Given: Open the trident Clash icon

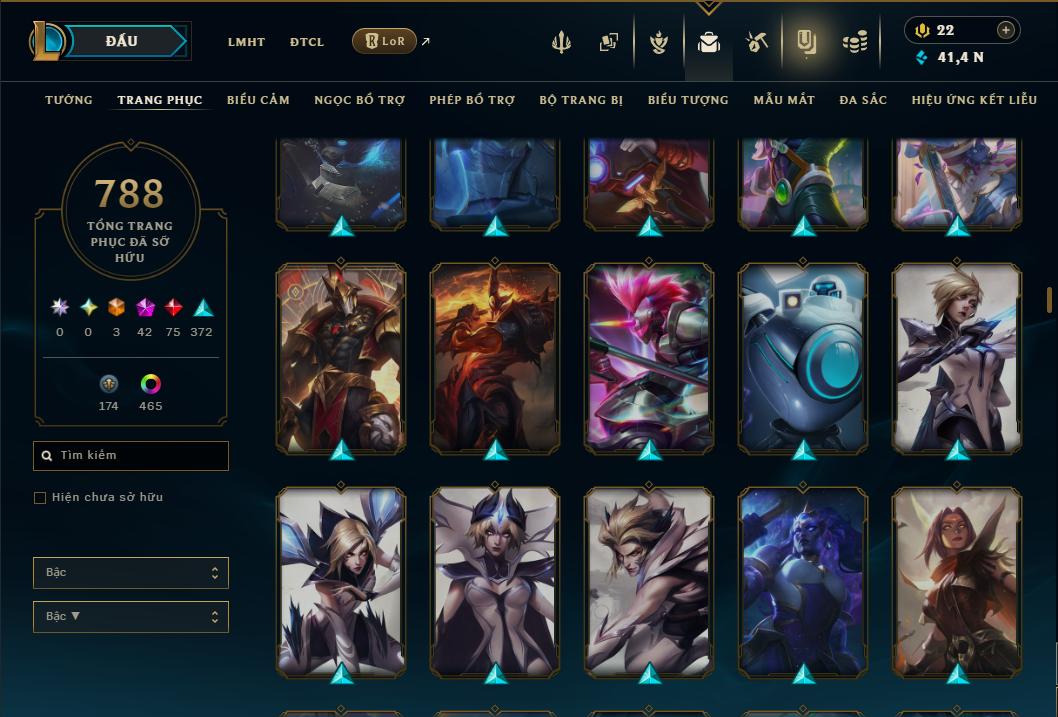Looking at the screenshot, I should pos(561,42).
